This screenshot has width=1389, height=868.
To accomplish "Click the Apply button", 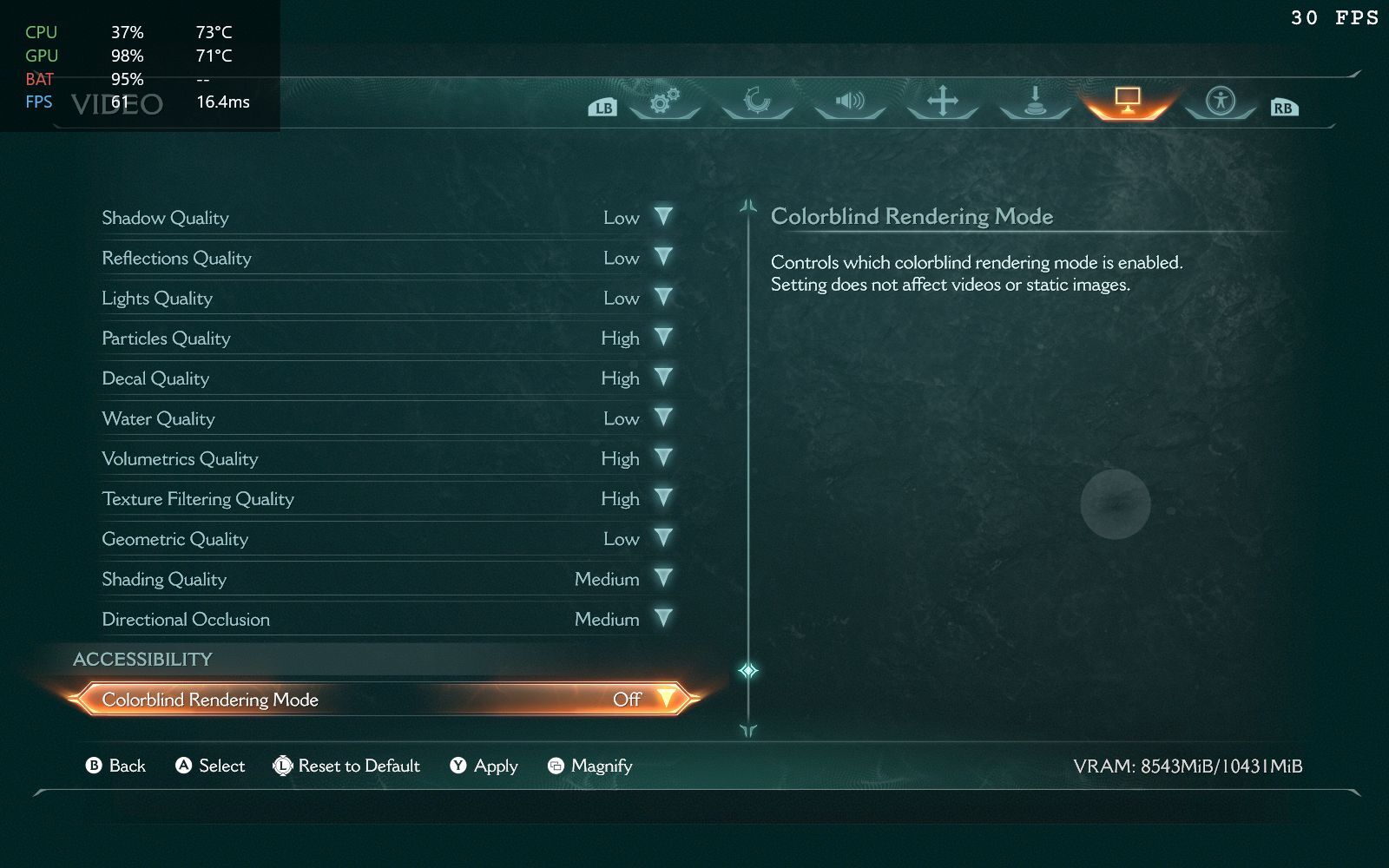I will (484, 766).
